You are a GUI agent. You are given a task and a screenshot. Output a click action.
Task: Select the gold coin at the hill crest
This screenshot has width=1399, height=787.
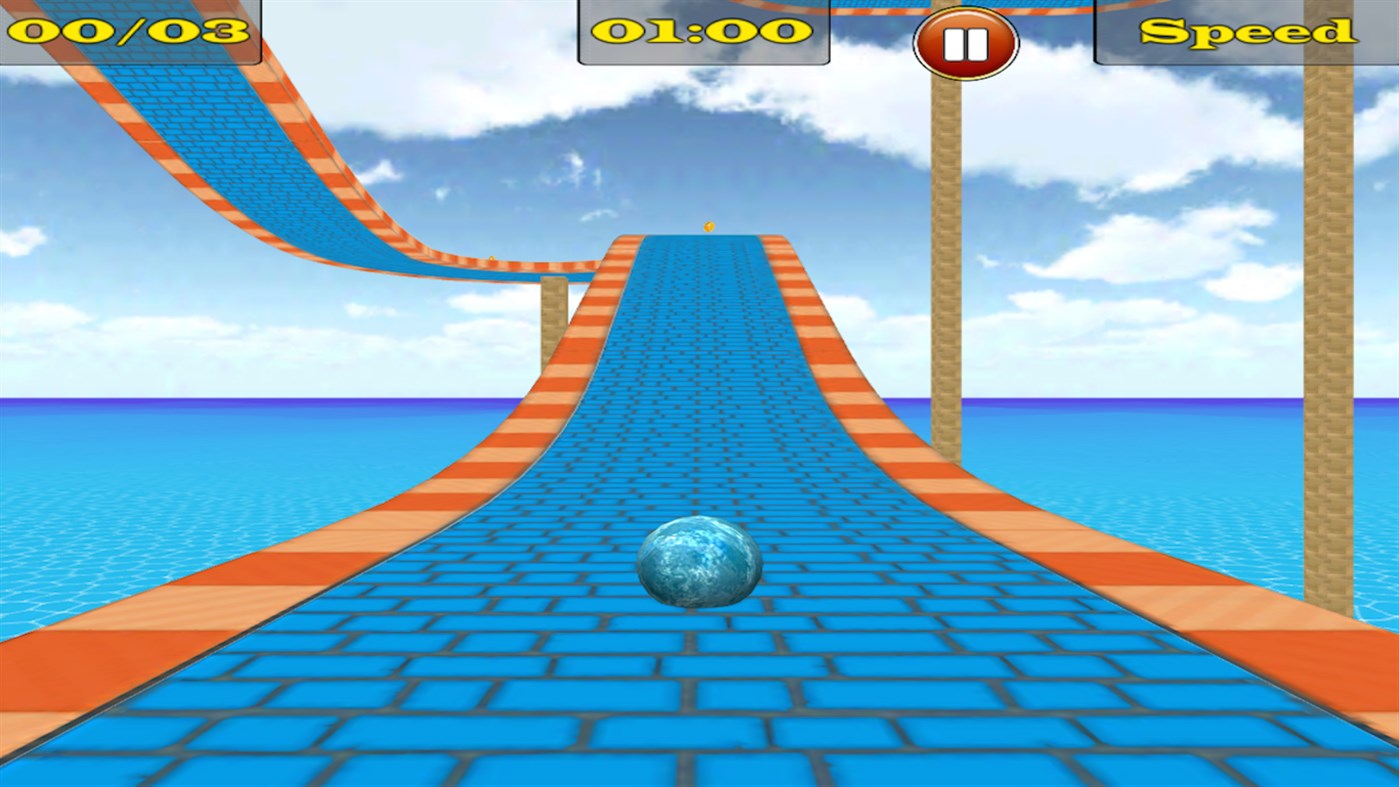tap(710, 228)
